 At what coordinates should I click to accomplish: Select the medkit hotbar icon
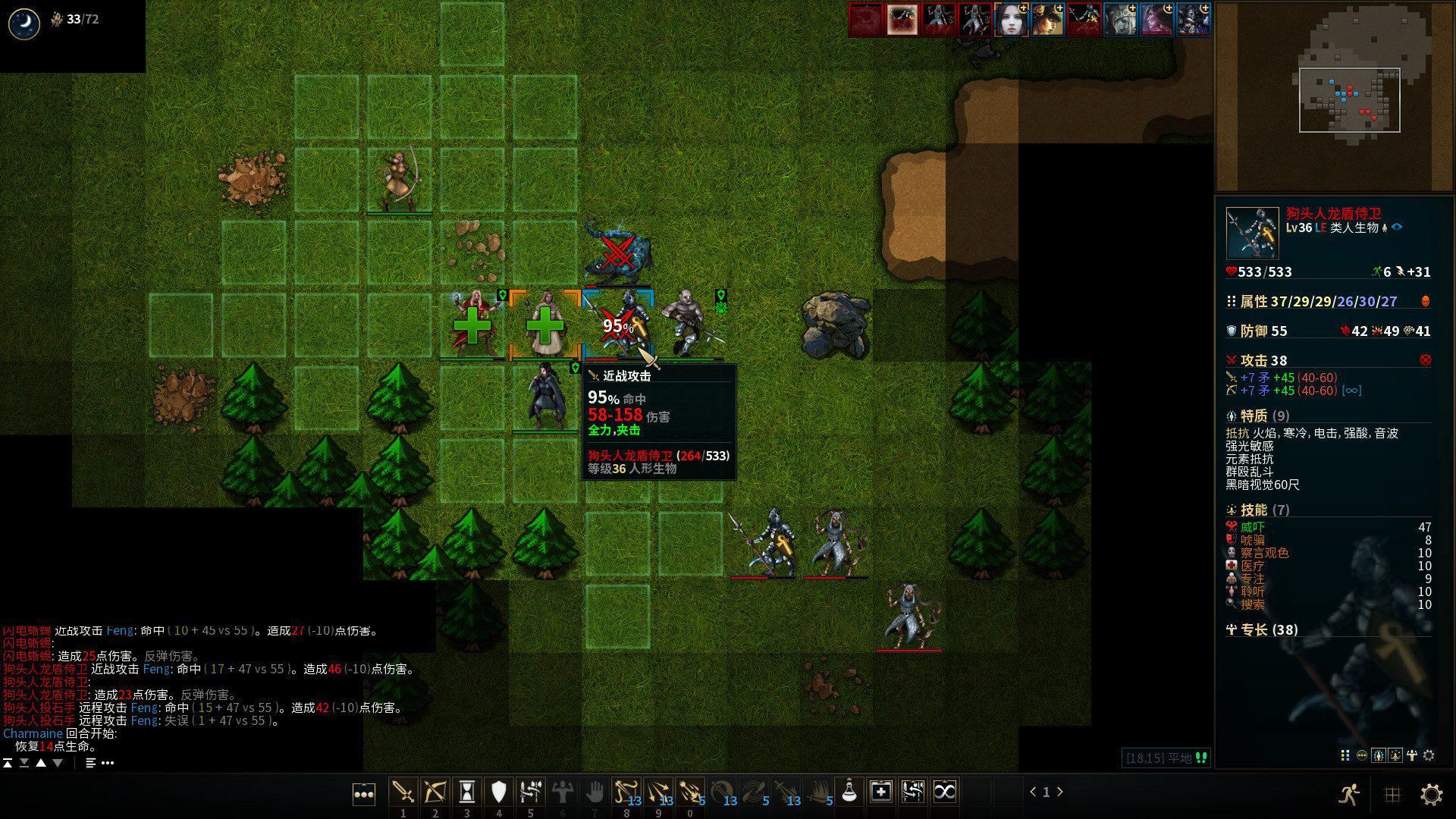click(x=880, y=792)
